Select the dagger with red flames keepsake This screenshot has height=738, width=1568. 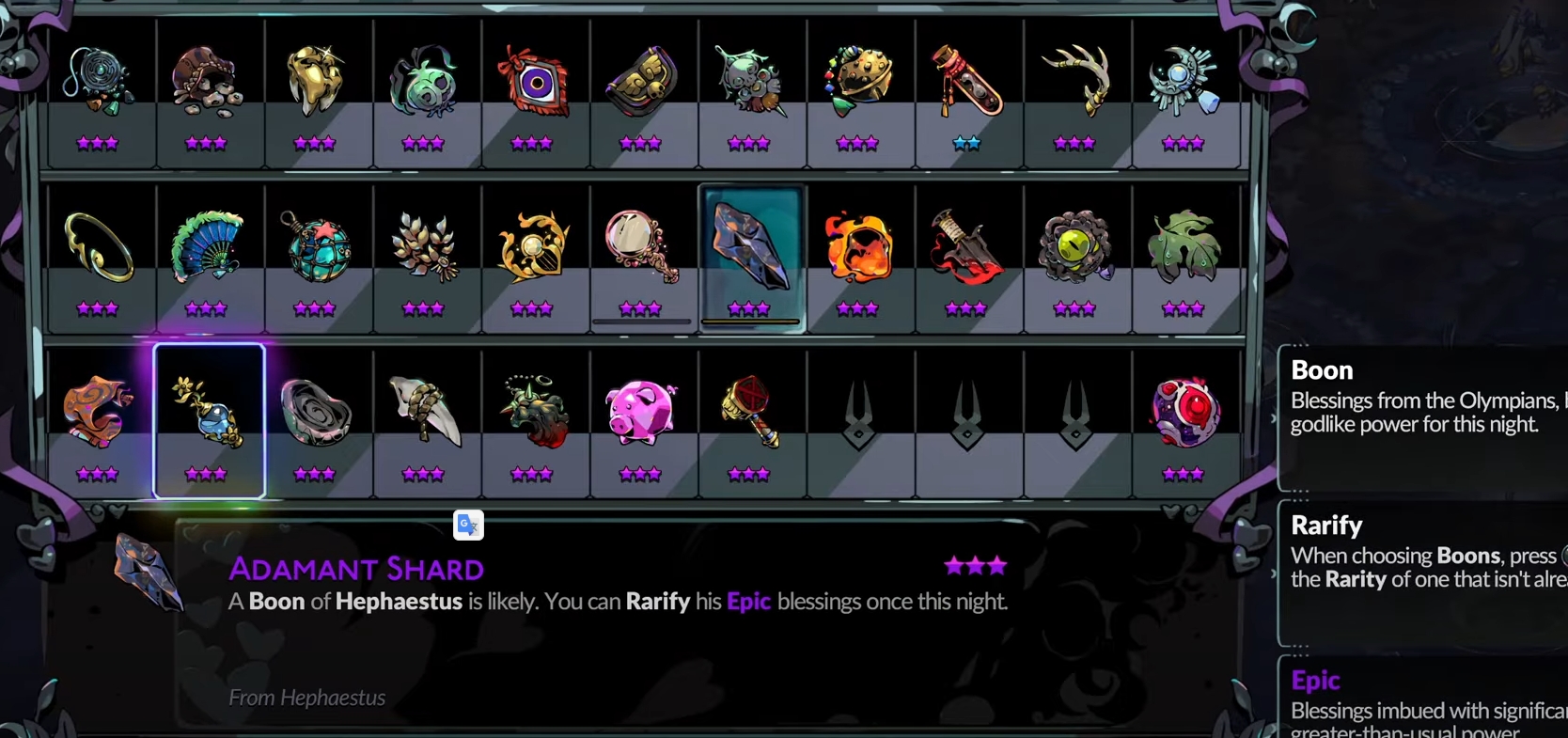[966, 248]
